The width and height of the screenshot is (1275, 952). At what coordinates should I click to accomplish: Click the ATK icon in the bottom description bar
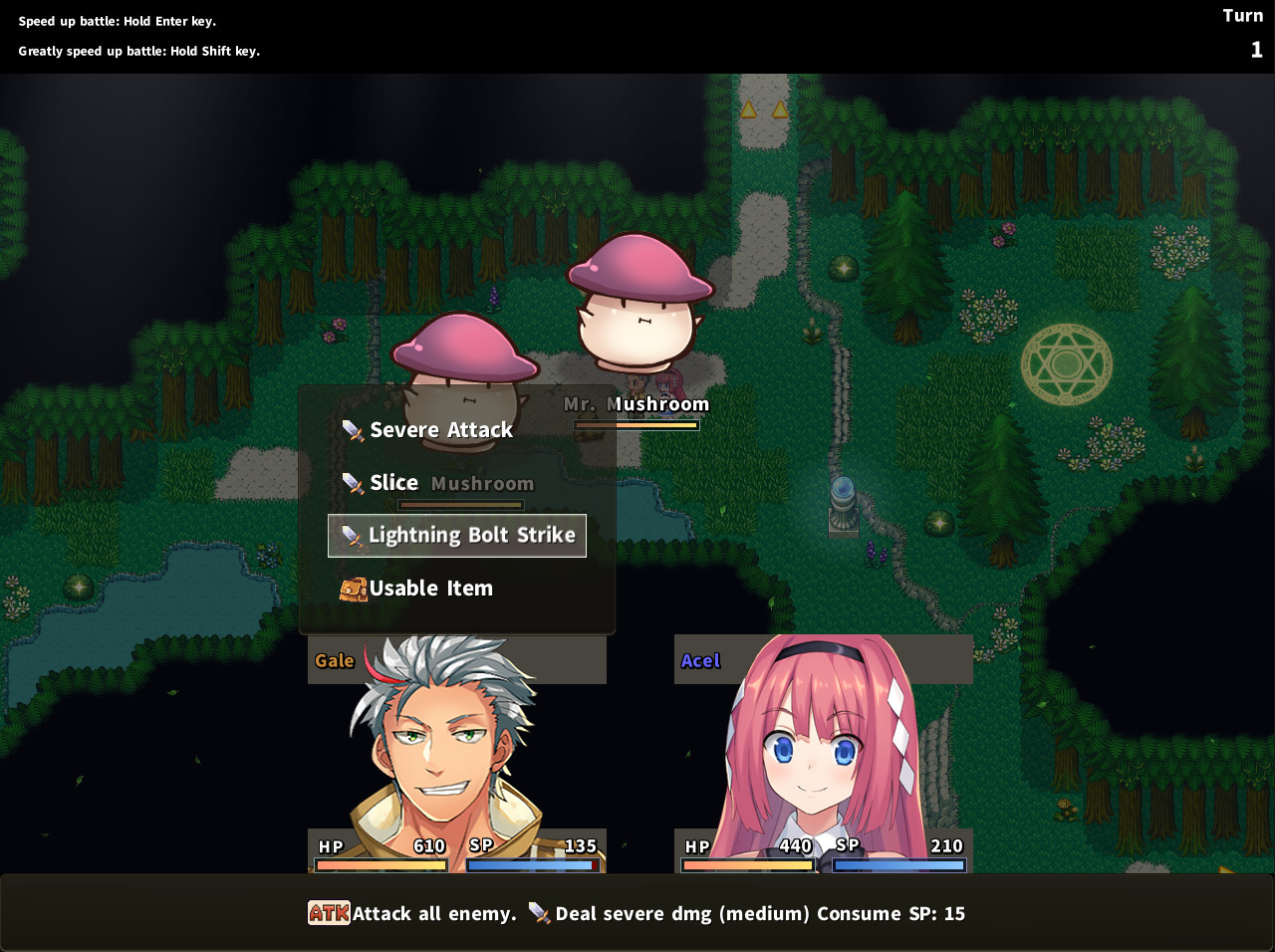(x=327, y=913)
